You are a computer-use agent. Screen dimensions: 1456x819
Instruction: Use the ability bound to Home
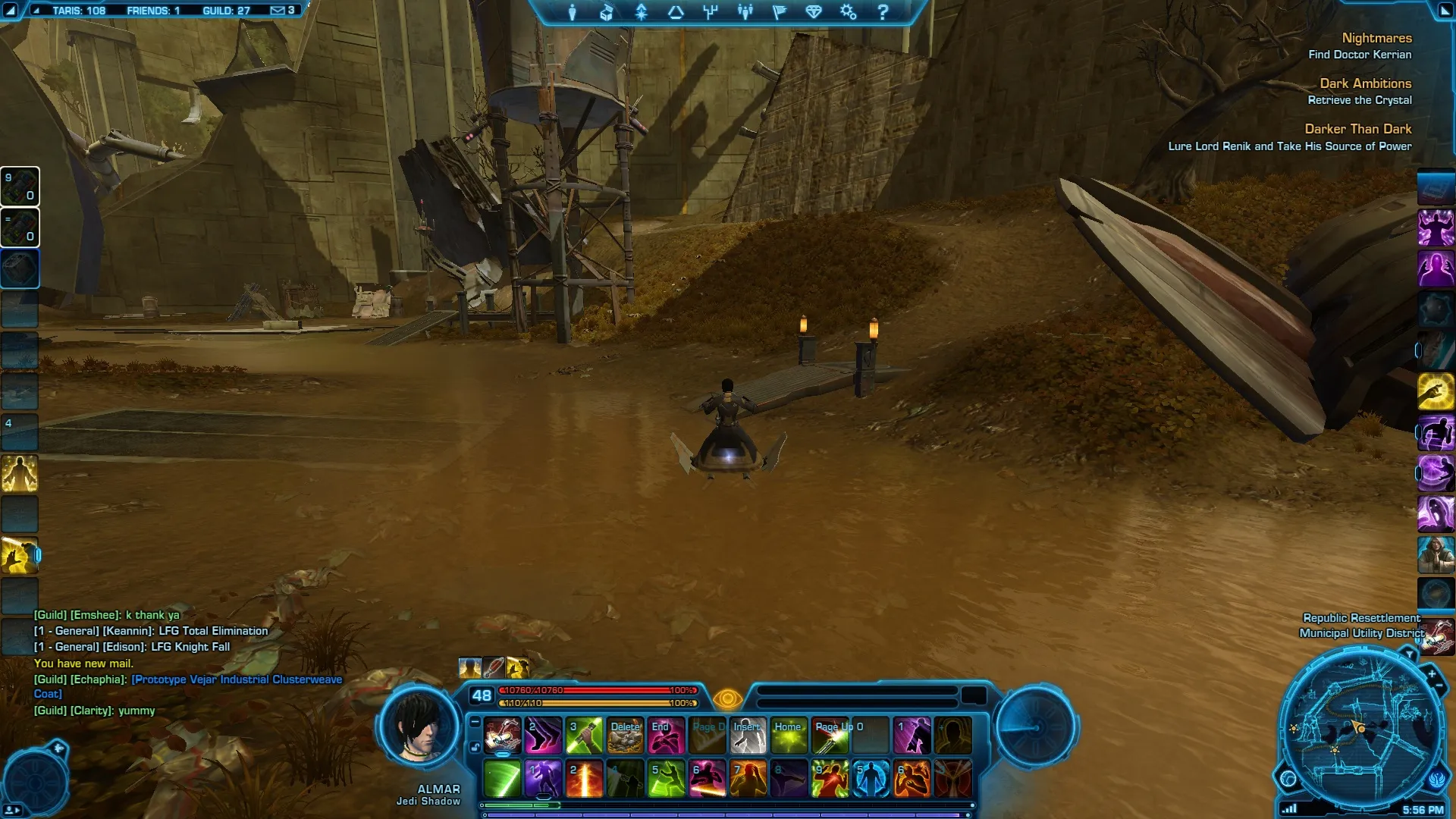pyautogui.click(x=789, y=736)
